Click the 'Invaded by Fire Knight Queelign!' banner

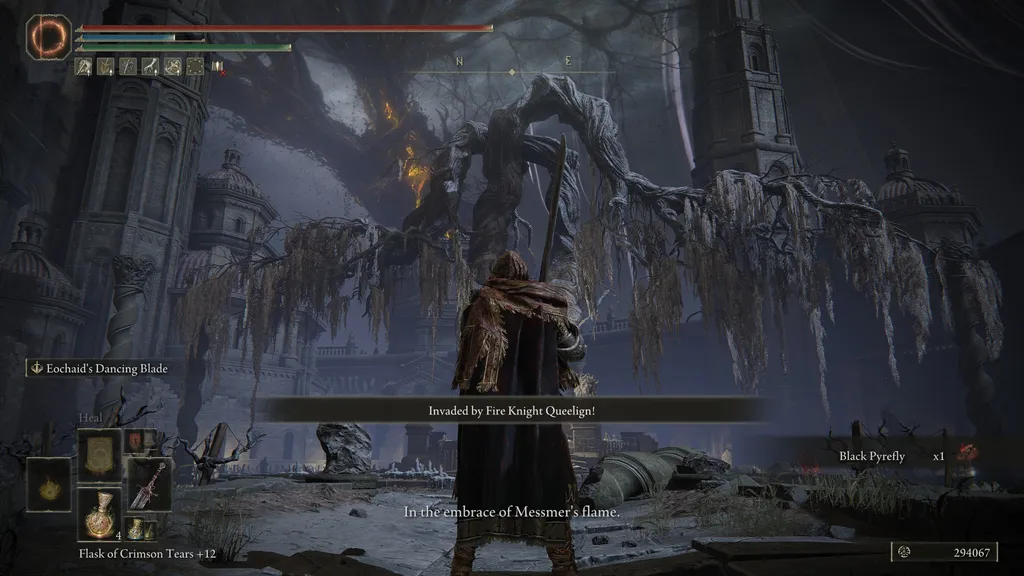click(x=511, y=410)
